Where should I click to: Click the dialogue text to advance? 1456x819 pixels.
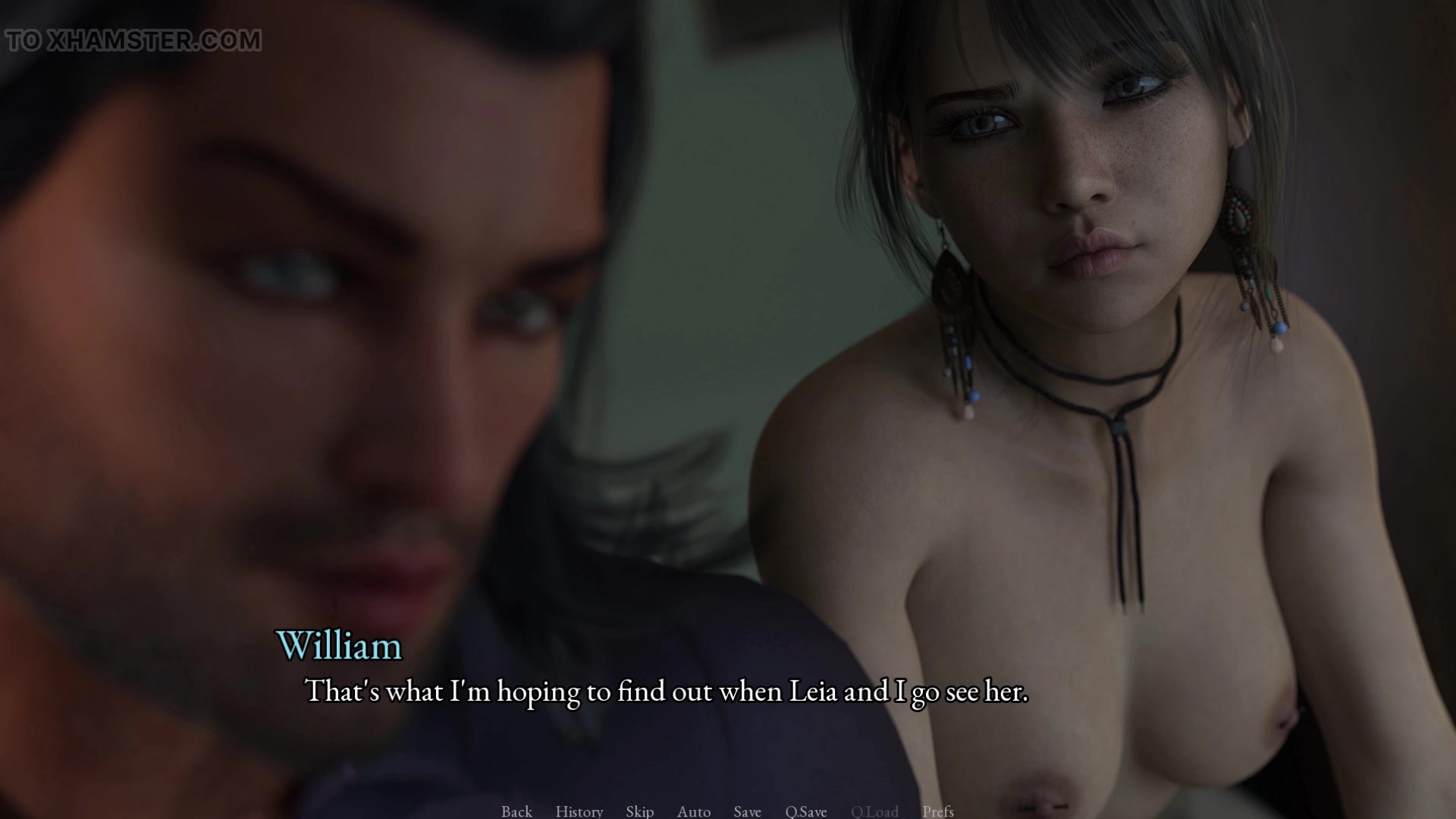coord(666,691)
